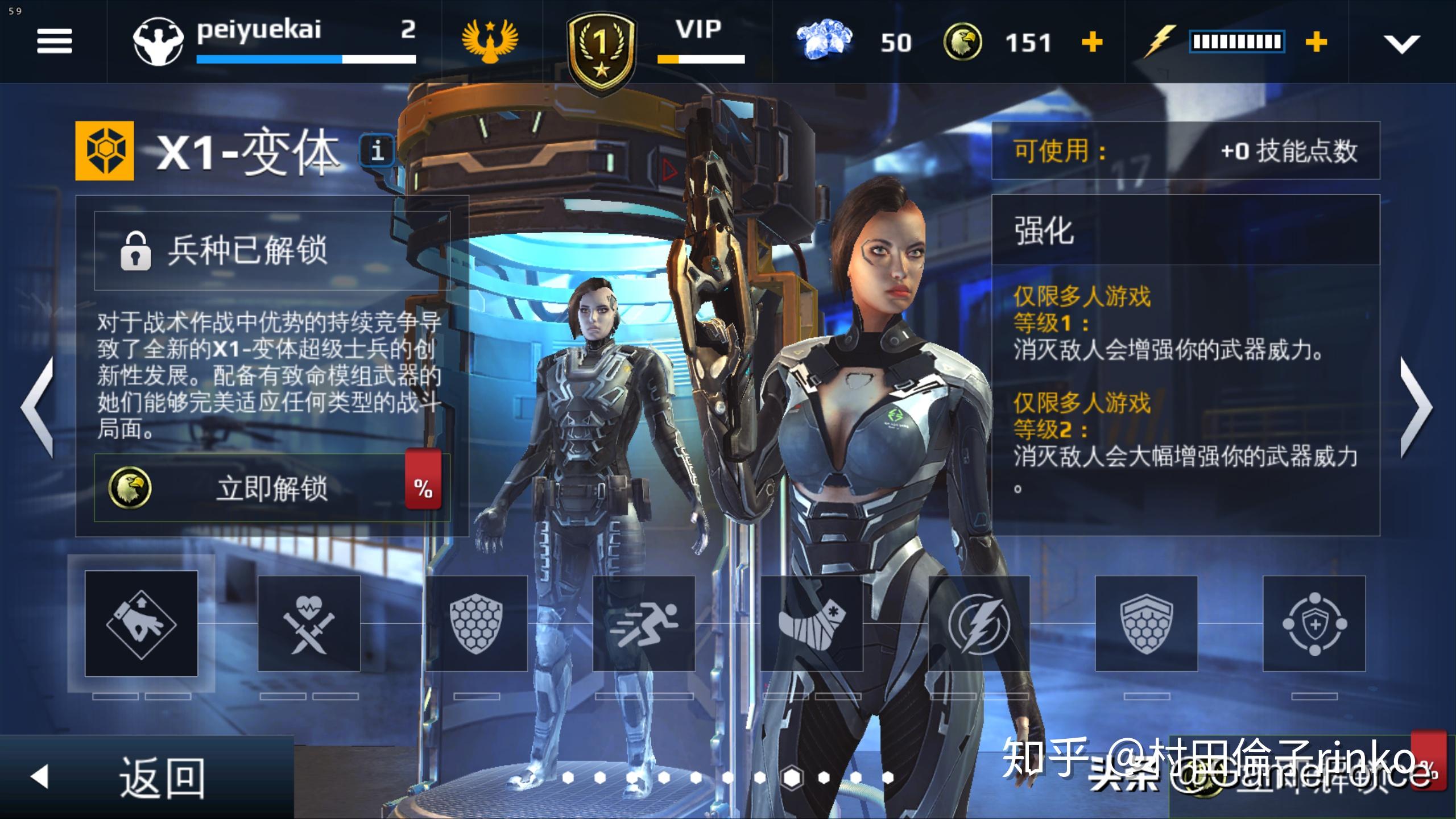
Task: Click the player avatar portrait
Action: 158,41
